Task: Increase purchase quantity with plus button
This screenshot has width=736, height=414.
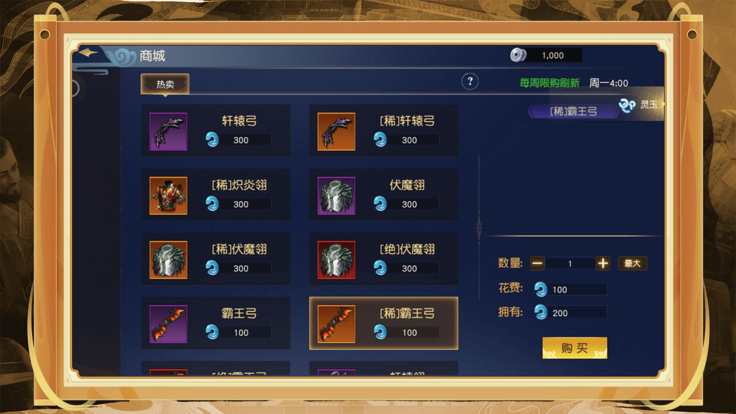Action: point(603,263)
